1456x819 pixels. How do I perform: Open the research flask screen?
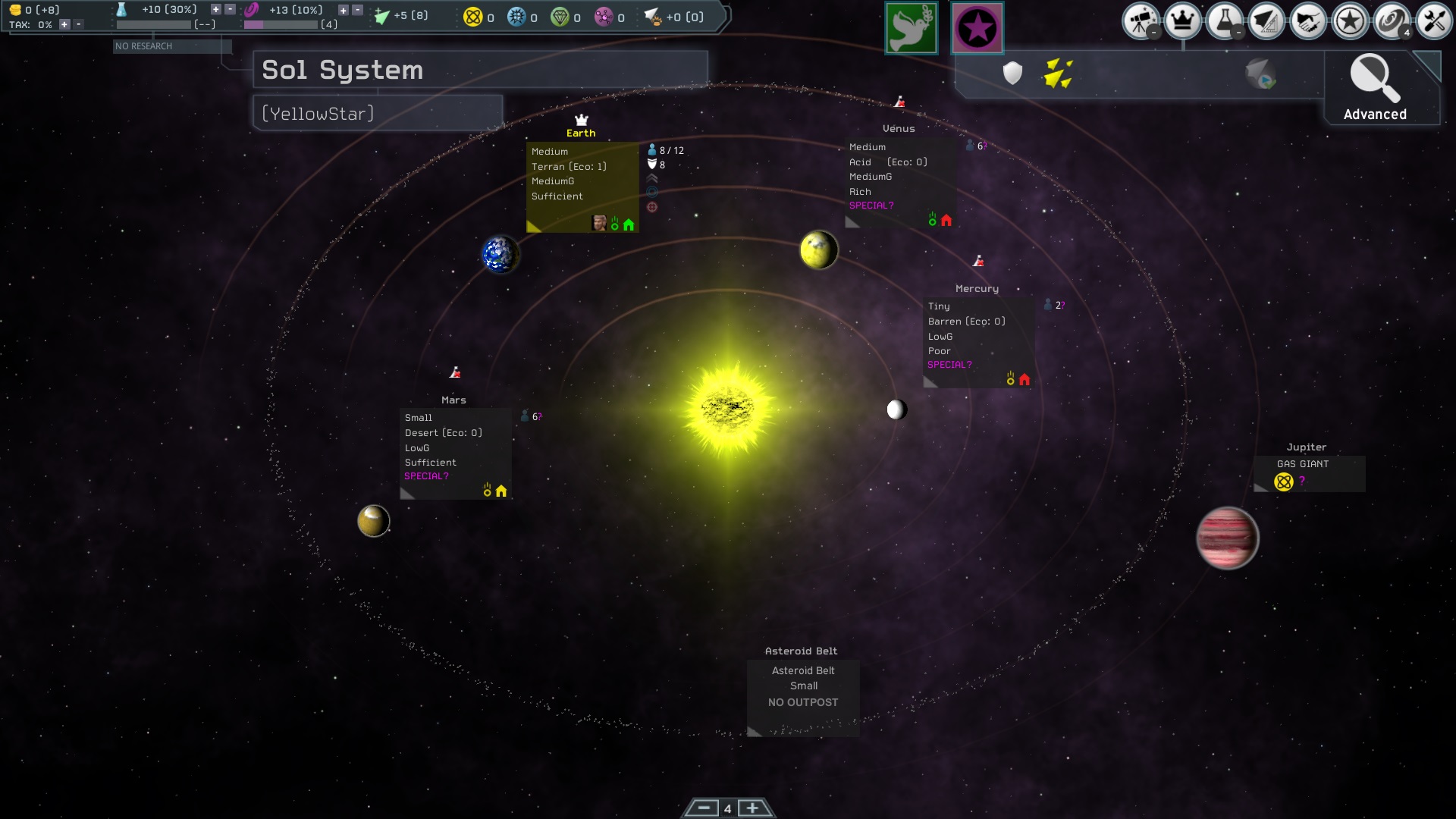click(x=1224, y=21)
